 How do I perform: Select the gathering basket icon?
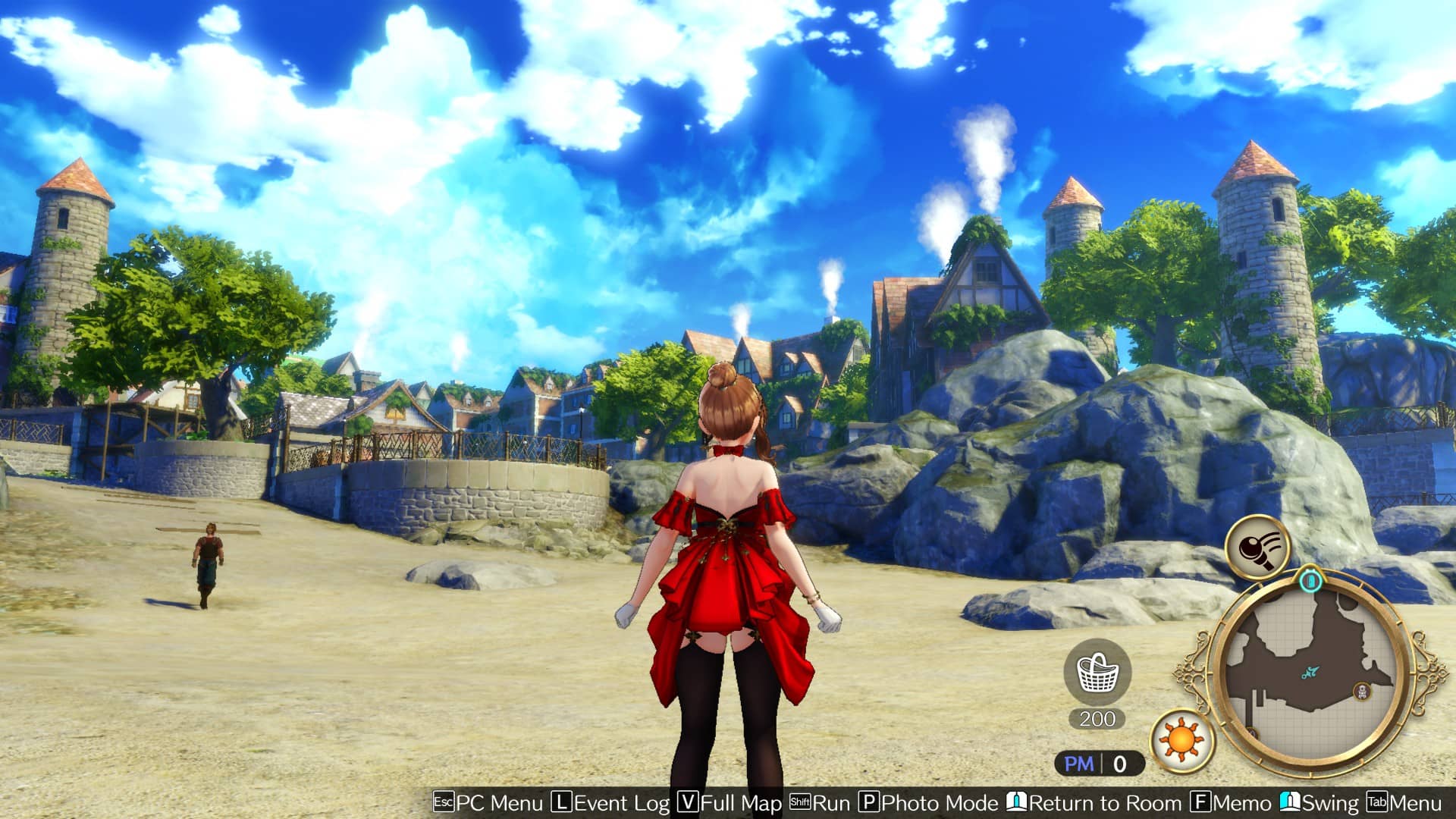(x=1097, y=672)
